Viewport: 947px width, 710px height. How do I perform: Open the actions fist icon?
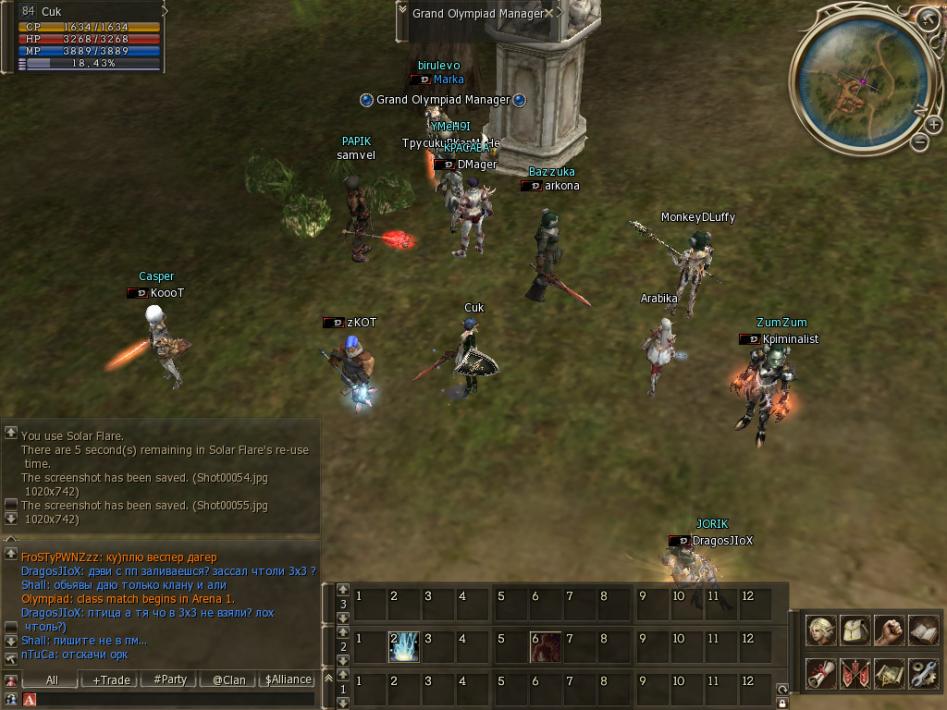889,630
